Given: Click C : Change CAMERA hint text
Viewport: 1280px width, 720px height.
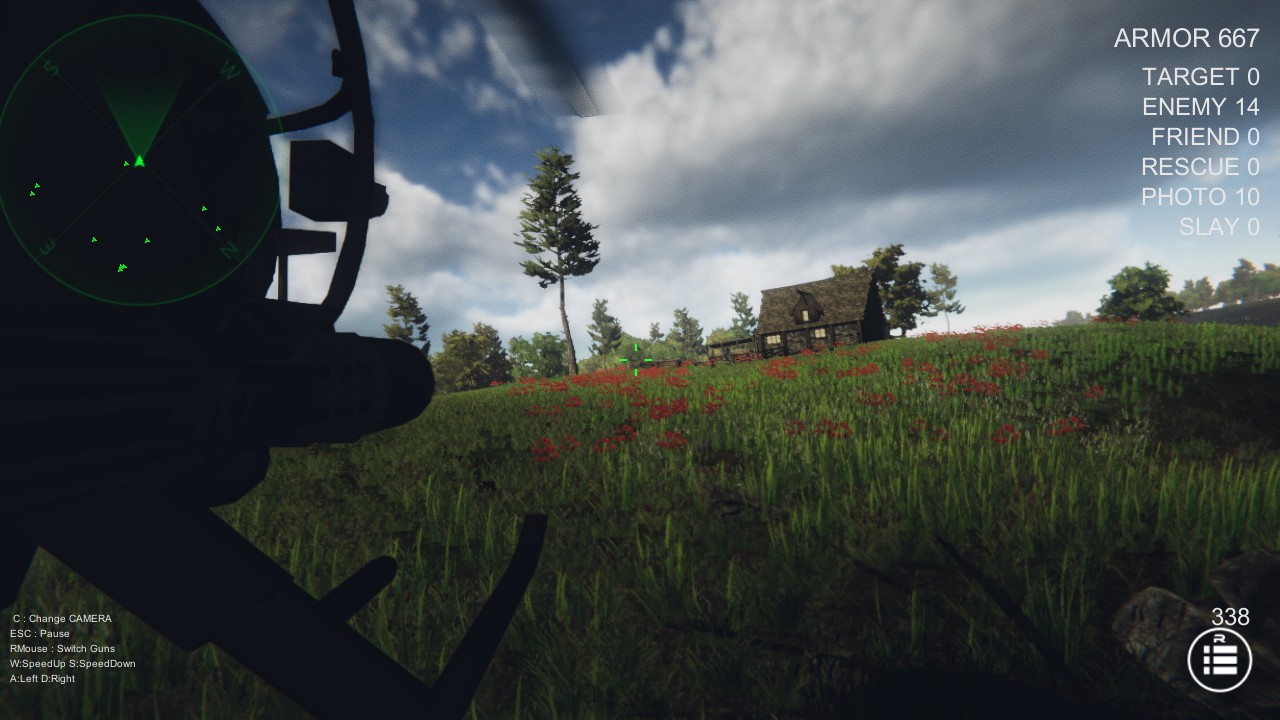Looking at the screenshot, I should point(62,618).
